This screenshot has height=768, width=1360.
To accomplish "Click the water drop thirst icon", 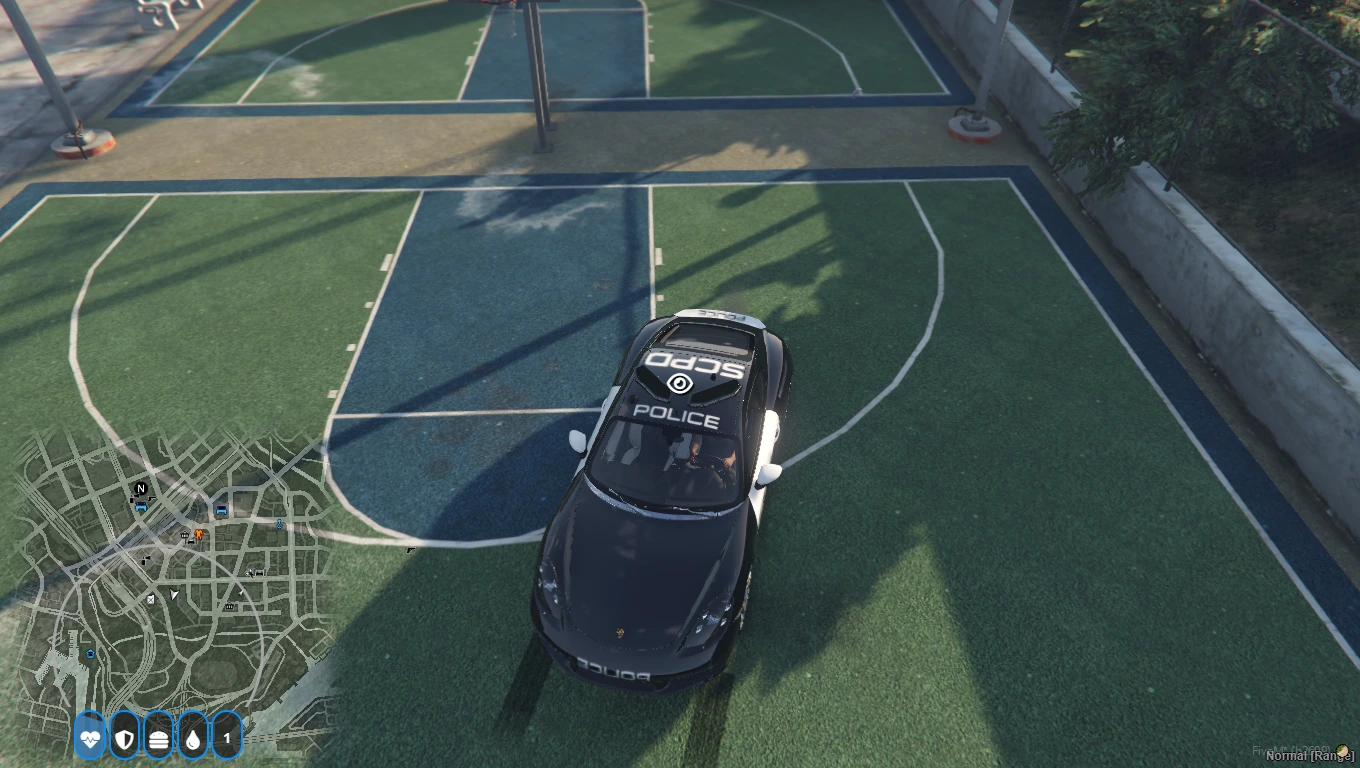I will (x=192, y=739).
